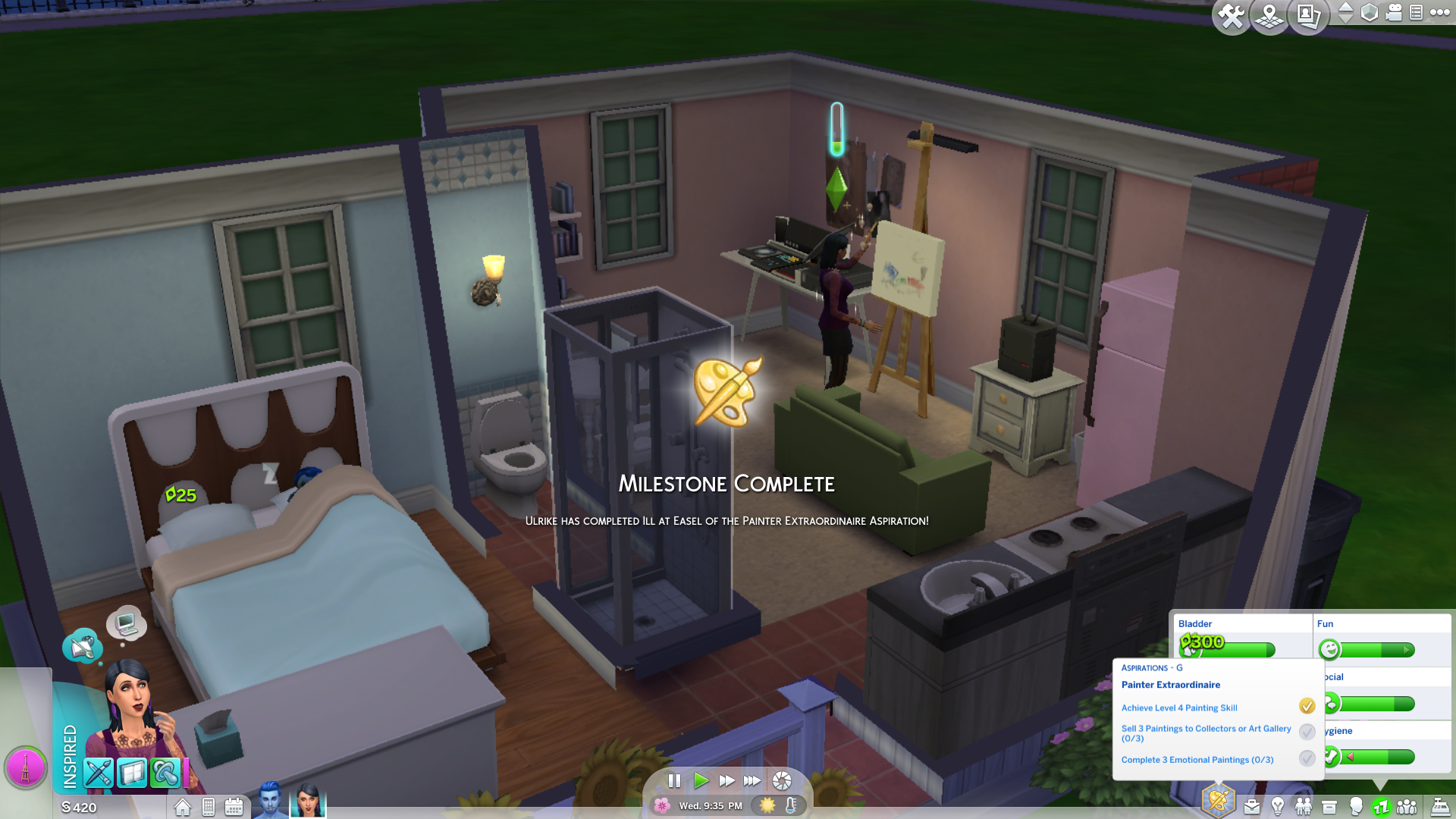Open the Manage Worlds map icon
Image resolution: width=1456 pixels, height=819 pixels.
[1269, 17]
